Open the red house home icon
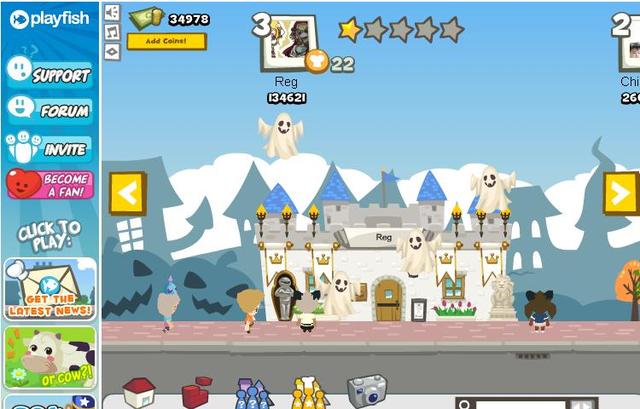Image resolution: width=640 pixels, height=409 pixels. pos(138,392)
